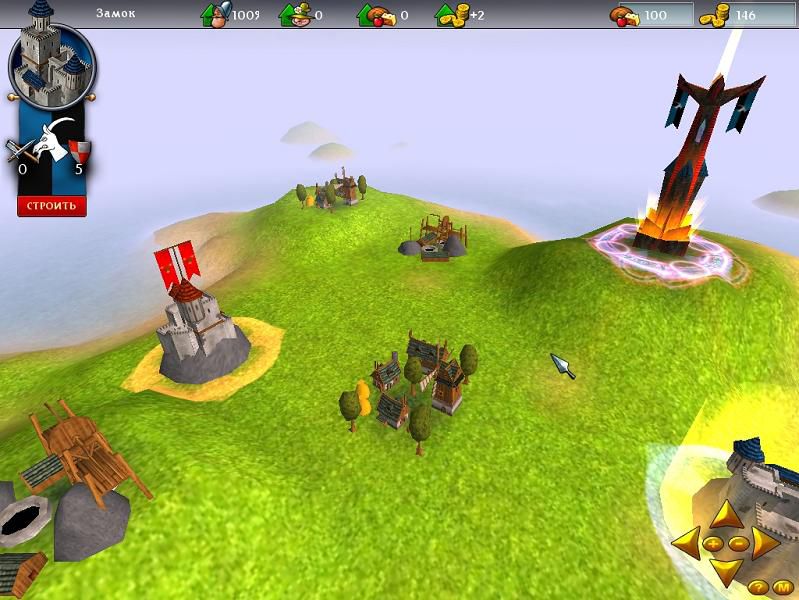This screenshot has height=600, width=799.
Task: Click the red Строить build button
Action: click(x=51, y=206)
